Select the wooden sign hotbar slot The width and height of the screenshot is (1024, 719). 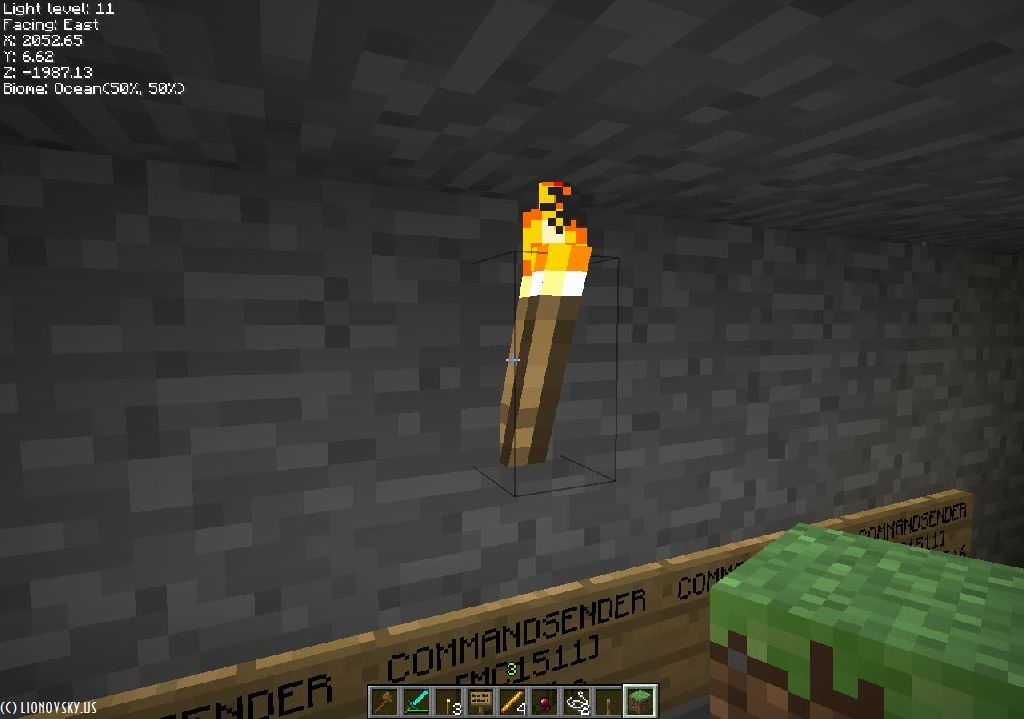click(480, 702)
